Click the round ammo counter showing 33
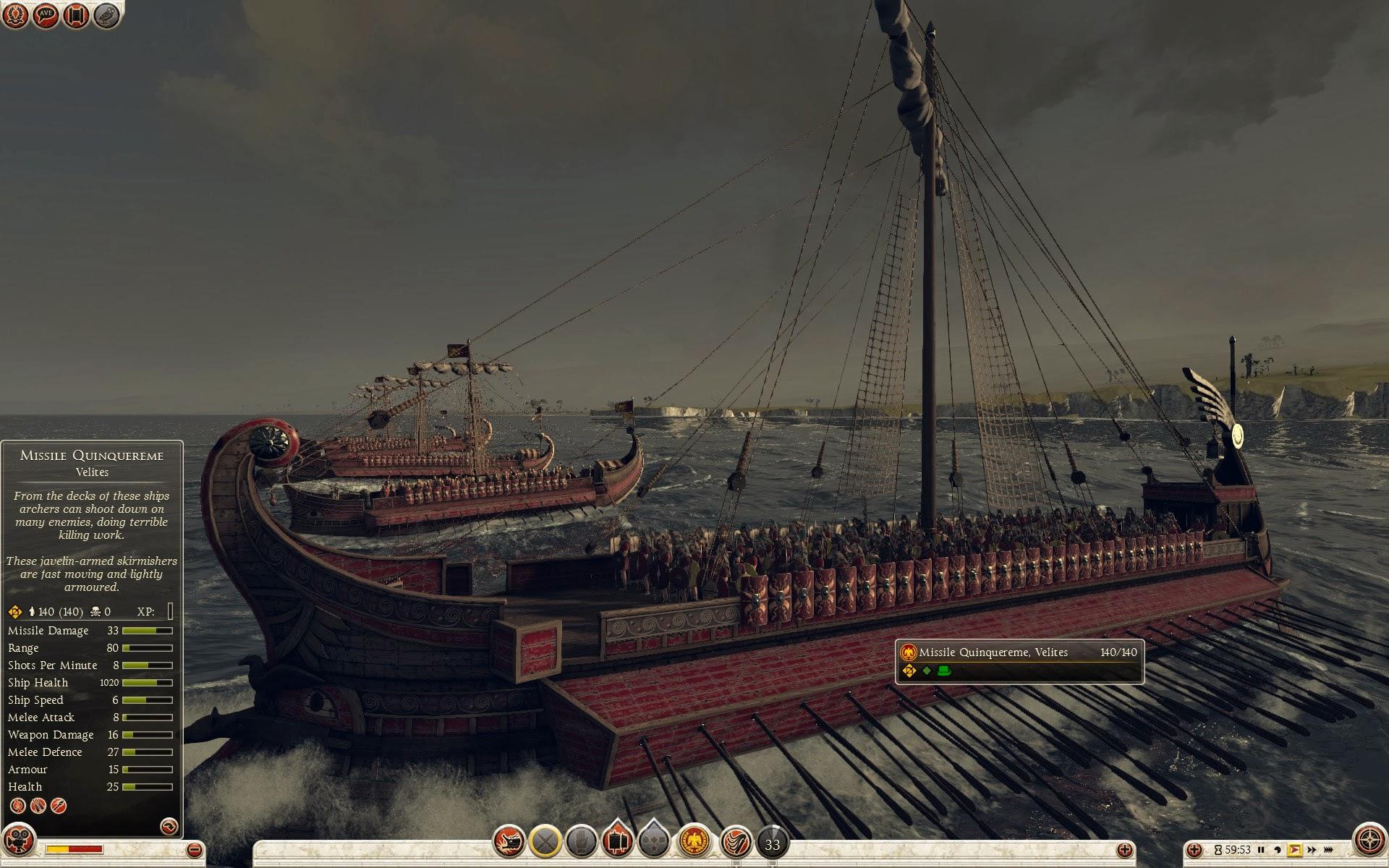 tap(772, 843)
